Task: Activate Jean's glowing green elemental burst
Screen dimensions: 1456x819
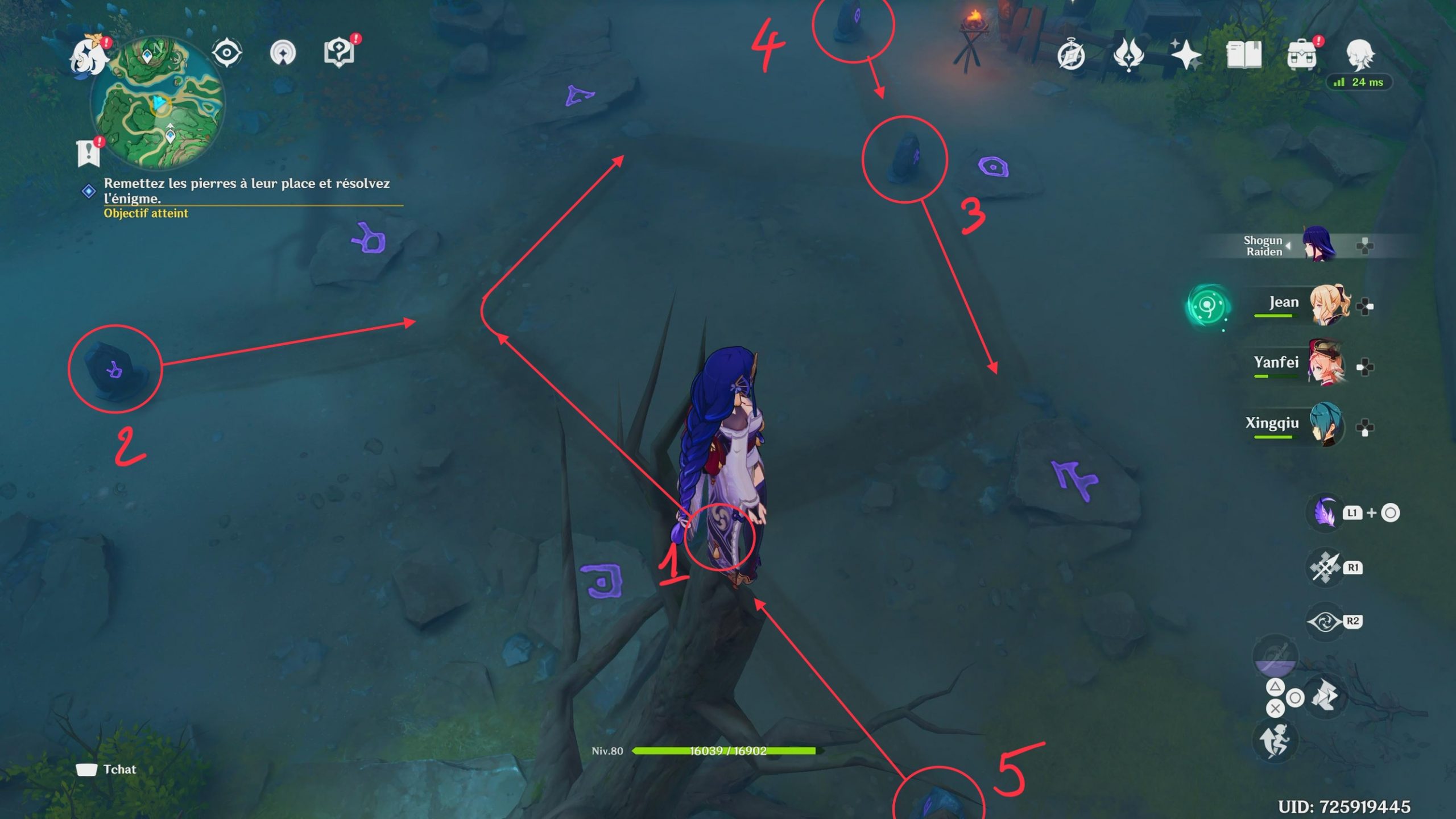Action: [1208, 306]
